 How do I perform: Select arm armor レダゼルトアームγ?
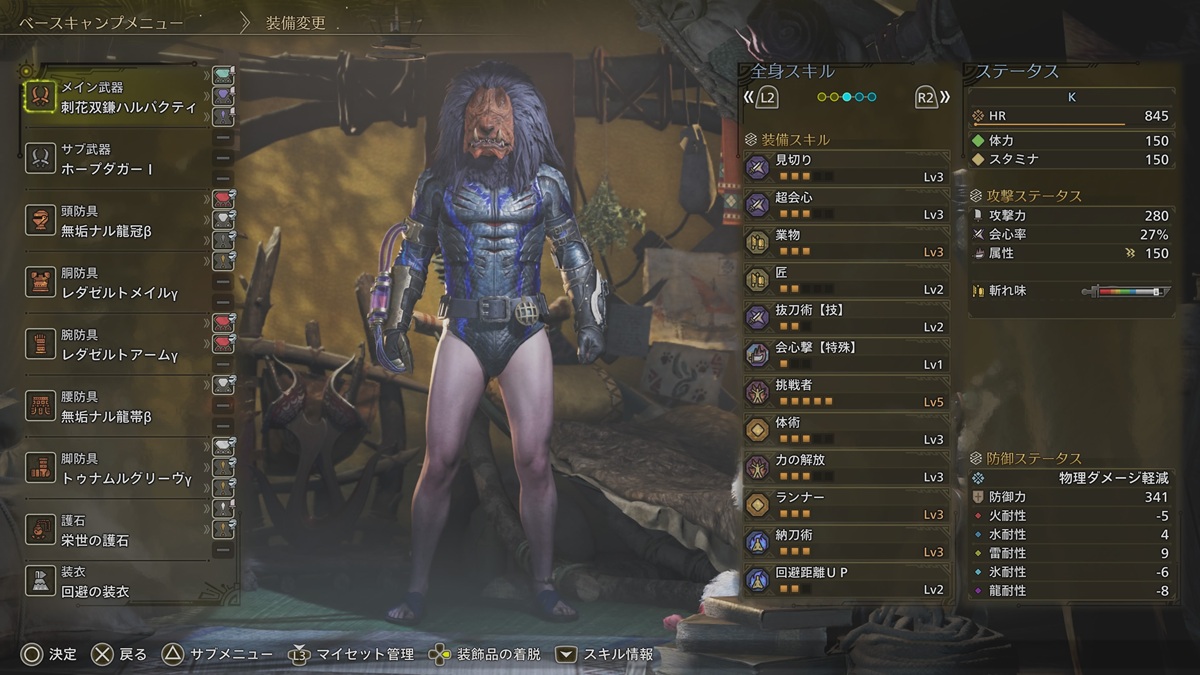pos(115,345)
